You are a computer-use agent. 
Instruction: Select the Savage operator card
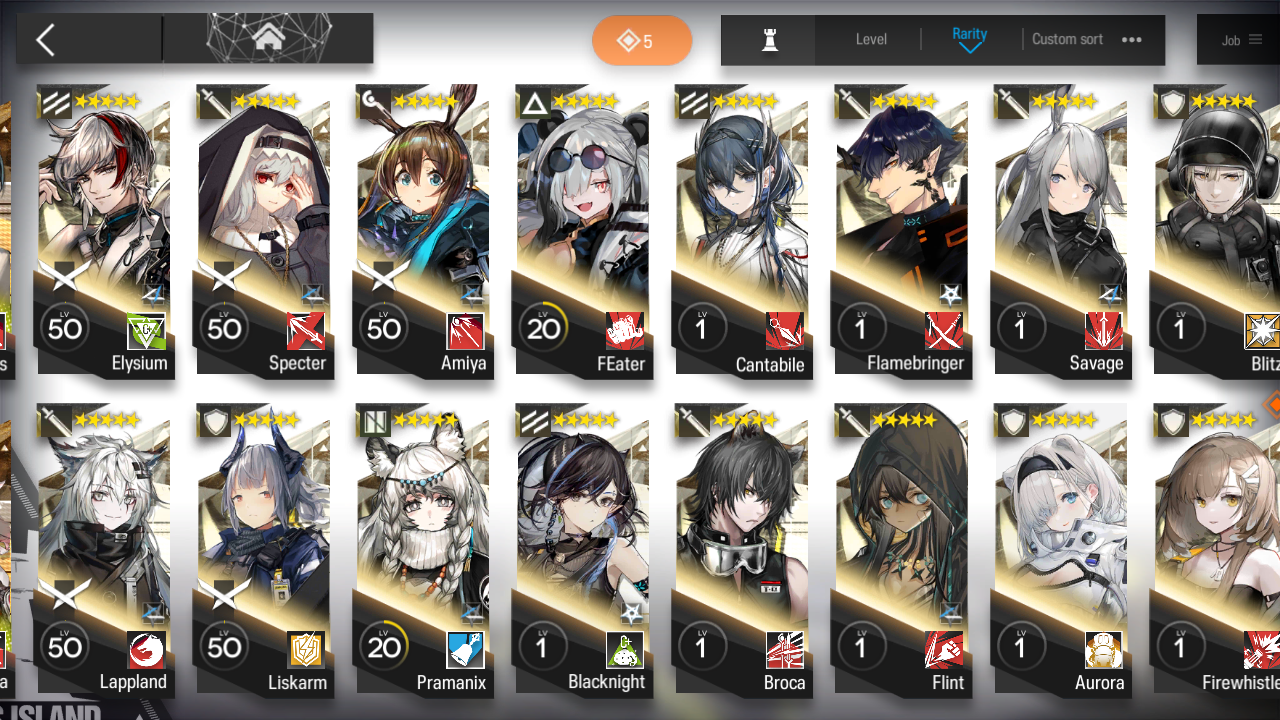pyautogui.click(x=1061, y=230)
